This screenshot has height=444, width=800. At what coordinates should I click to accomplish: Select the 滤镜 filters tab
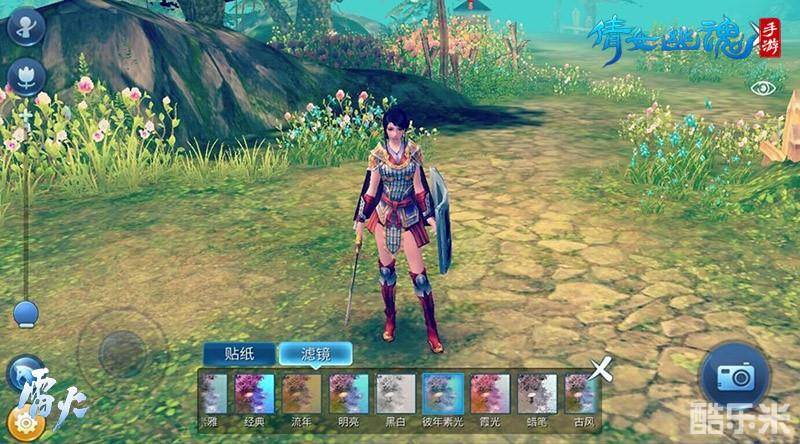pyautogui.click(x=316, y=353)
